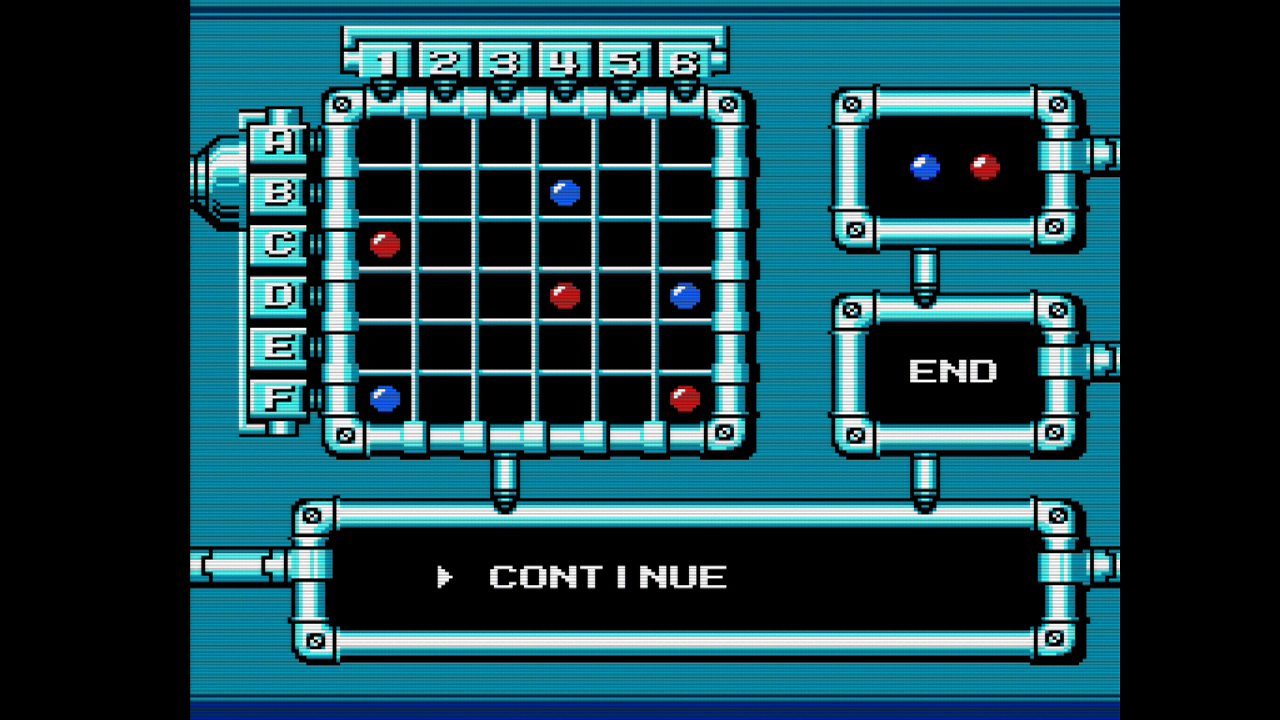Choose the END option

click(952, 372)
